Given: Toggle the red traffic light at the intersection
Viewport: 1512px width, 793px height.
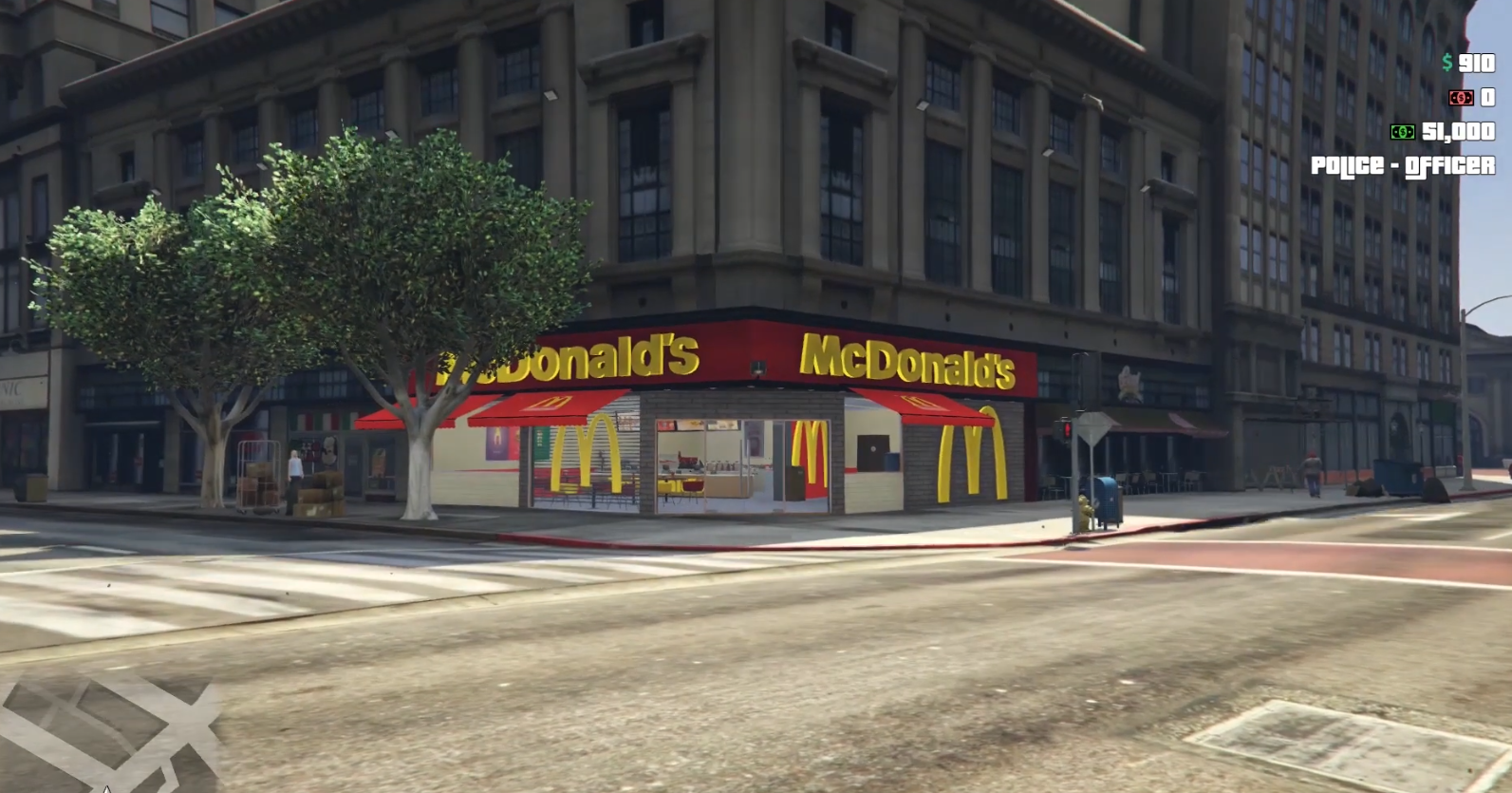Looking at the screenshot, I should 1067,429.
